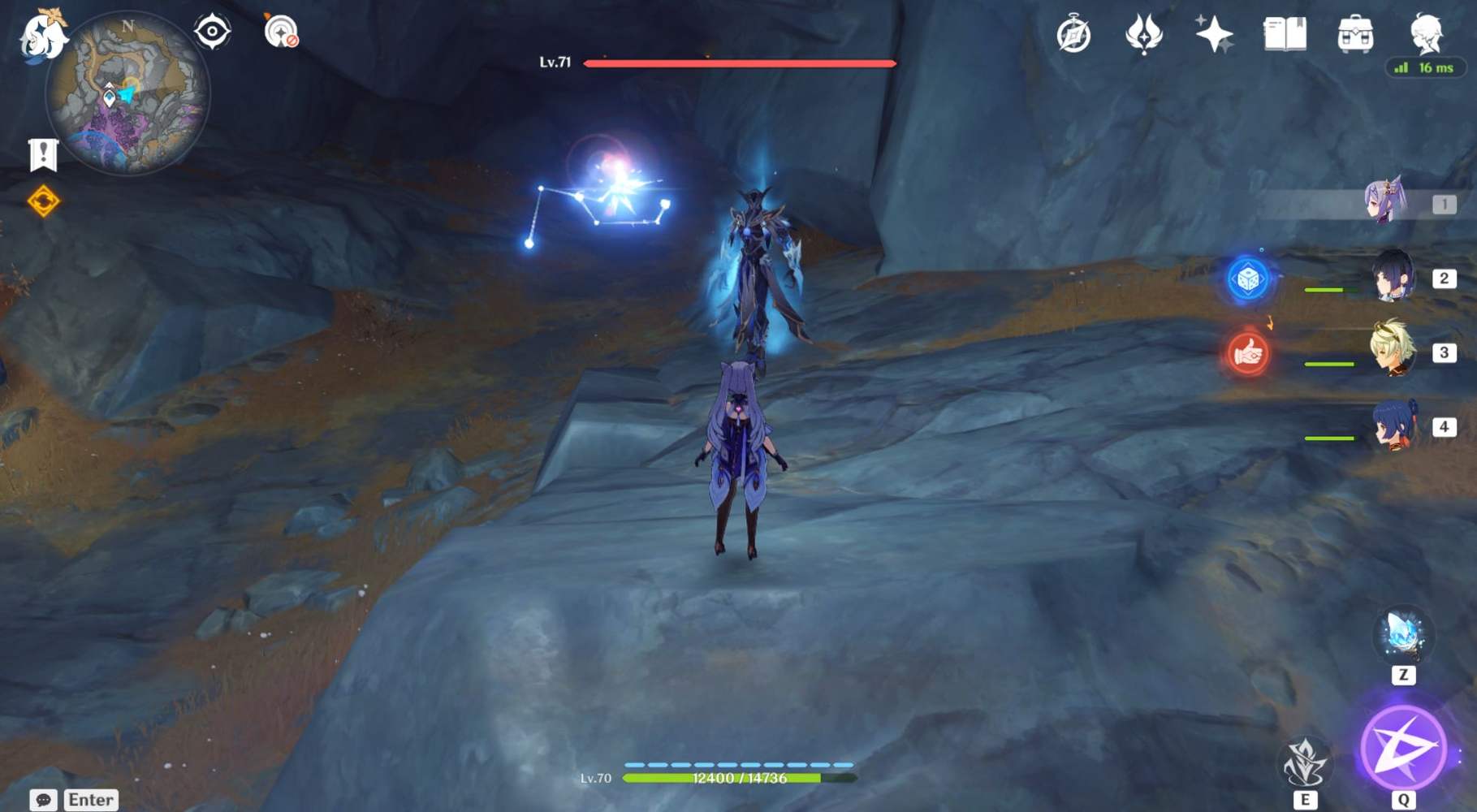Click the compass icon beside the minimap
The width and height of the screenshot is (1477, 812).
click(x=212, y=29)
